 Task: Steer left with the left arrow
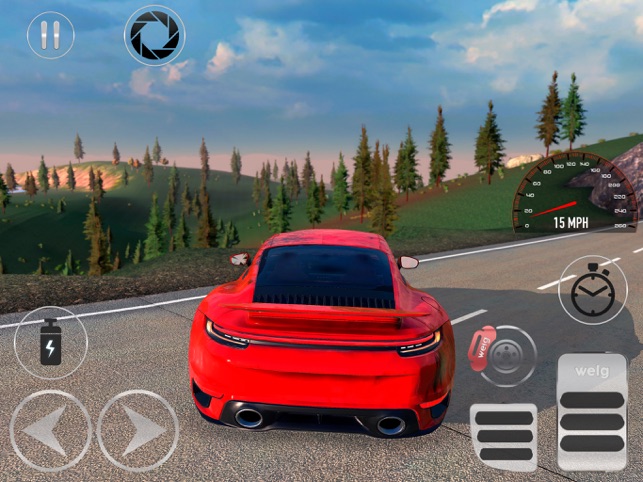click(50, 430)
